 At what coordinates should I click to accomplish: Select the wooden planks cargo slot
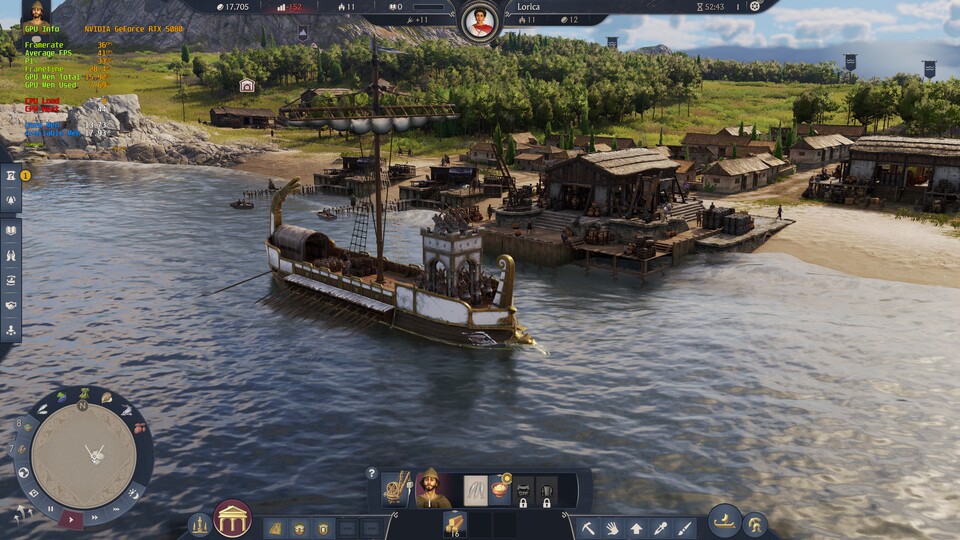(x=455, y=523)
